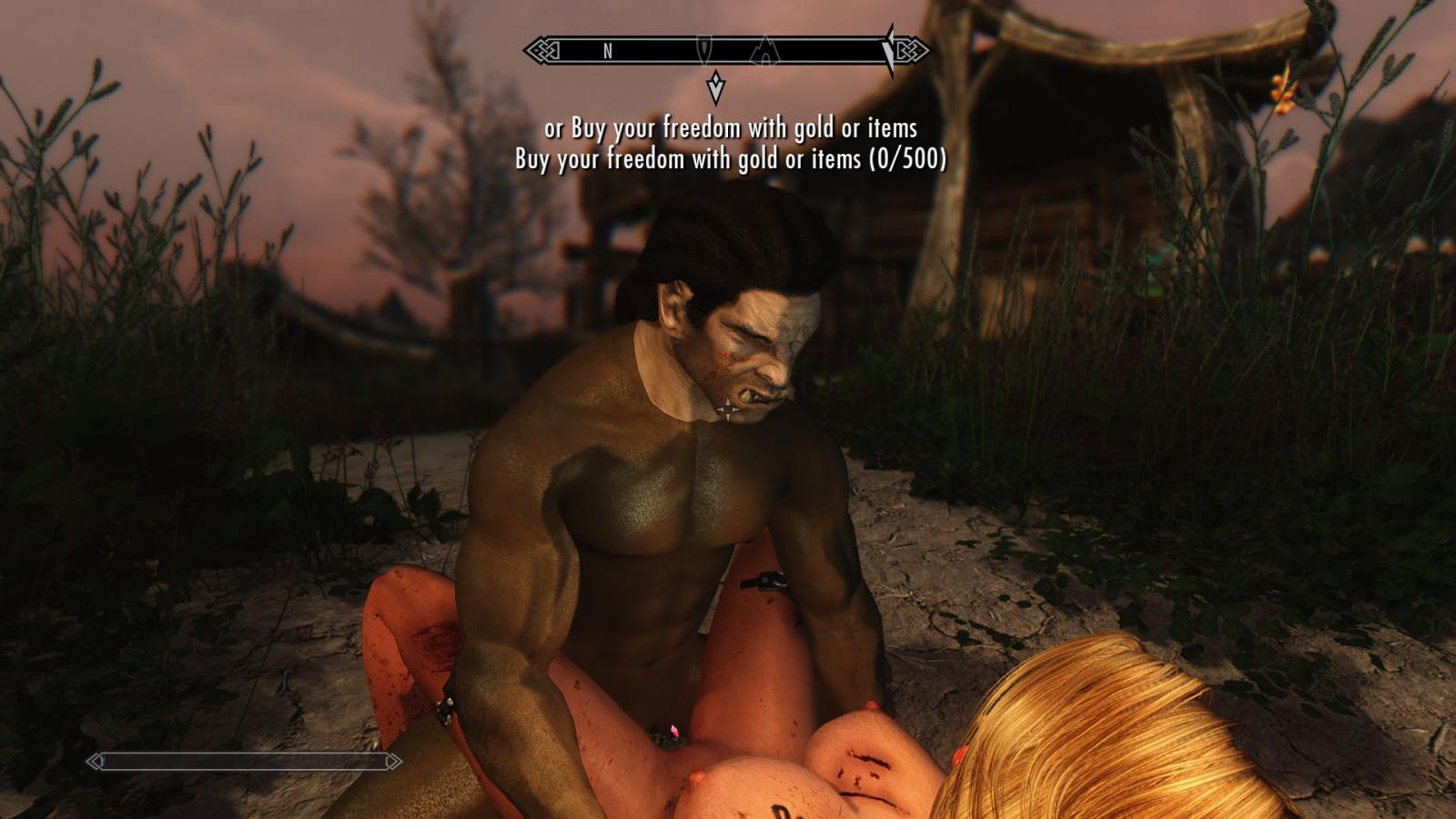
Task: Click the compass bar's N heading
Action: (608, 51)
